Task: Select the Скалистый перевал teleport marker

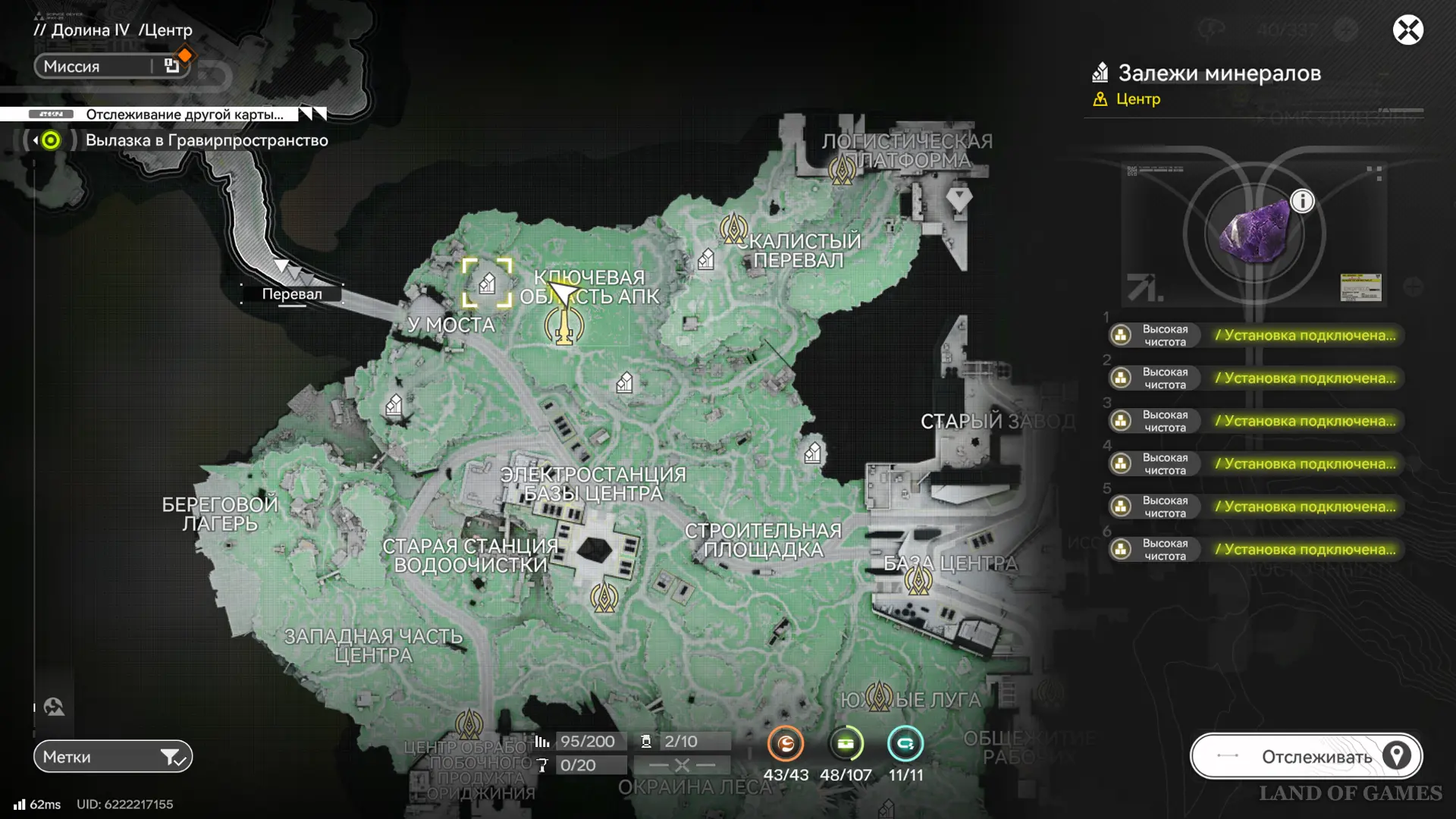Action: 733,227
